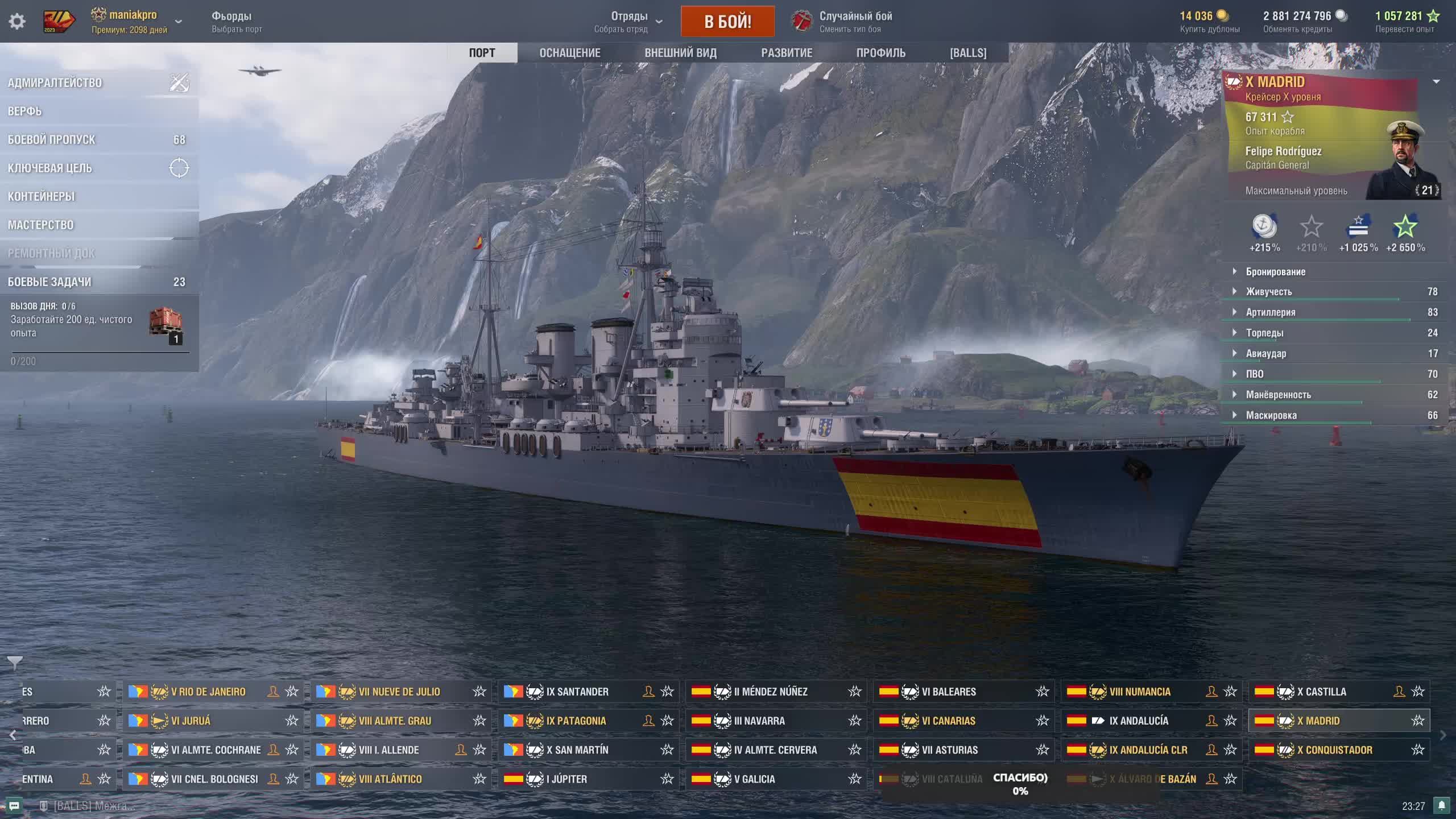Viewport: 1456px width, 819px height.
Task: Select ВЕРФЬ in the side menu
Action: pos(25,111)
